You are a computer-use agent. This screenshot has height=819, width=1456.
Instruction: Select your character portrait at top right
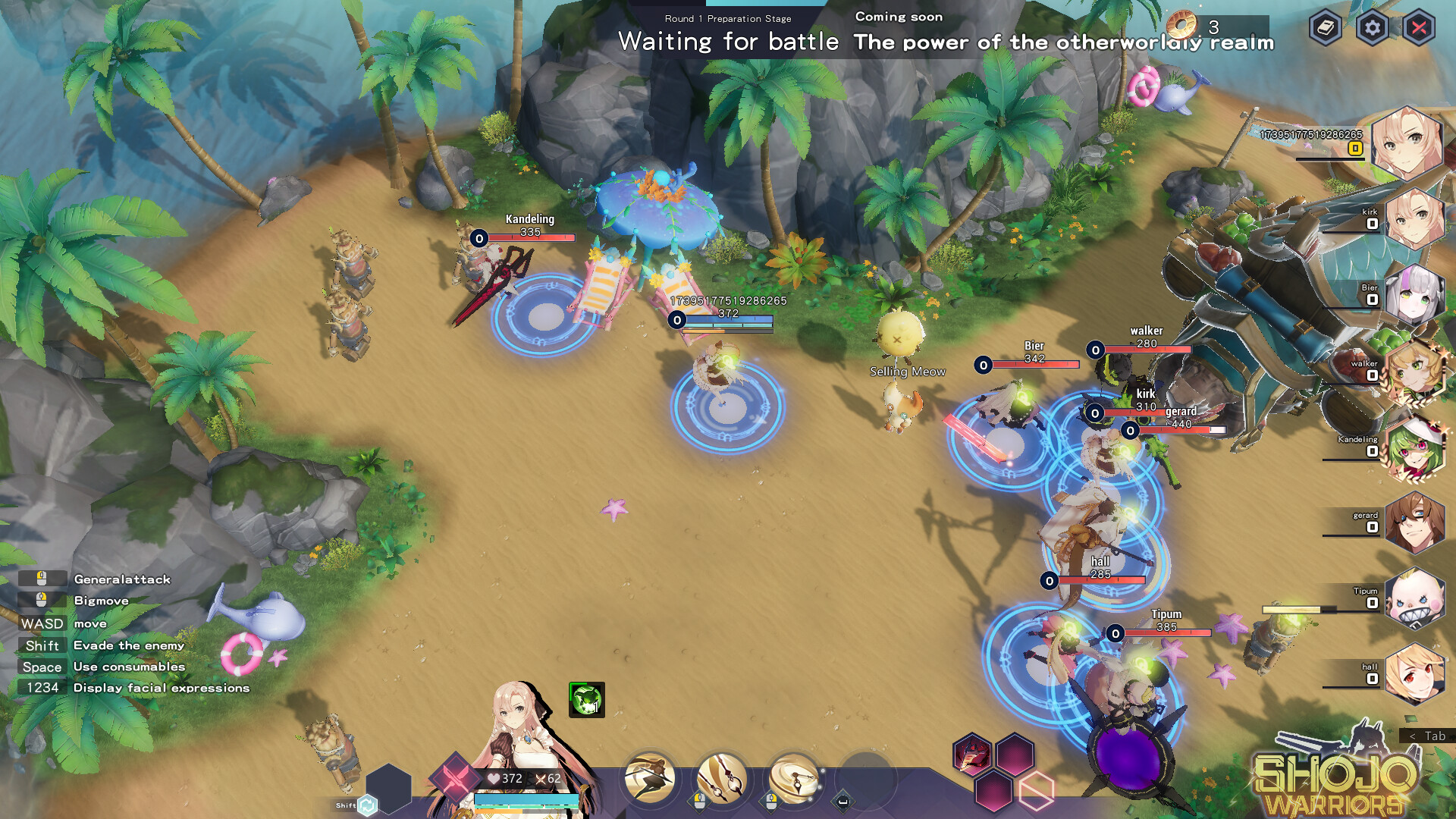click(x=1407, y=144)
